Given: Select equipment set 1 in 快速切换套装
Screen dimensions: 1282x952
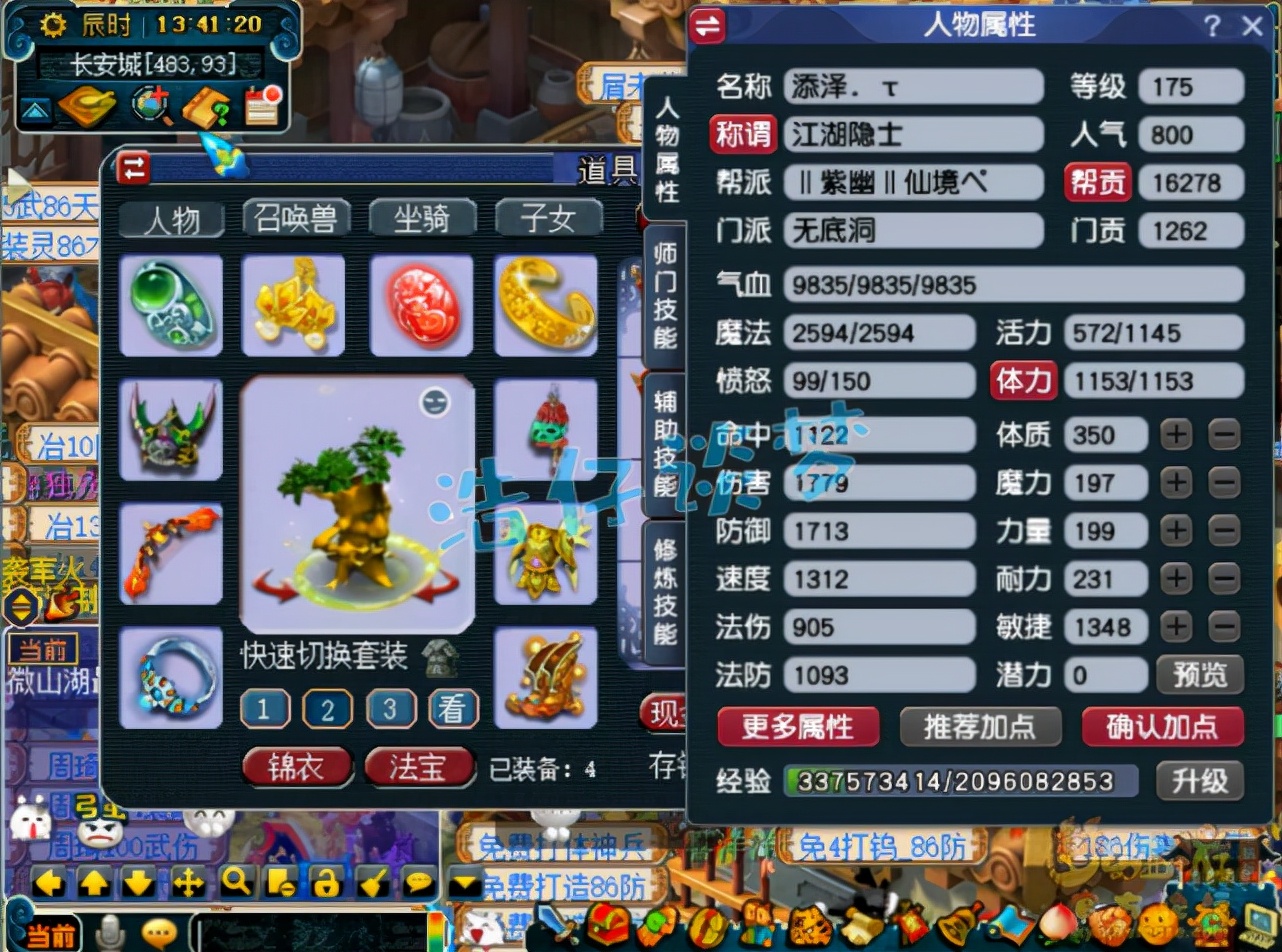Looking at the screenshot, I should tap(264, 709).
